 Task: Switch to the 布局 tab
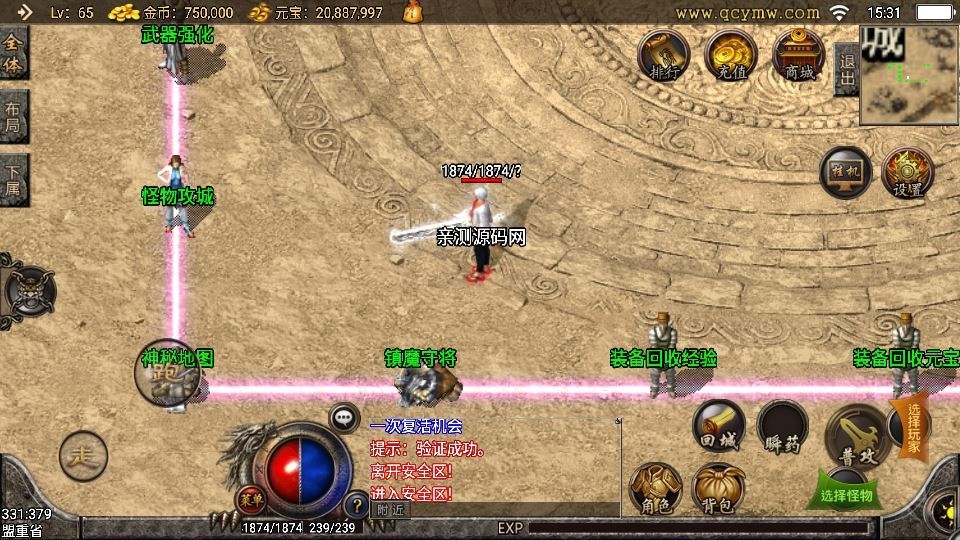(13, 118)
